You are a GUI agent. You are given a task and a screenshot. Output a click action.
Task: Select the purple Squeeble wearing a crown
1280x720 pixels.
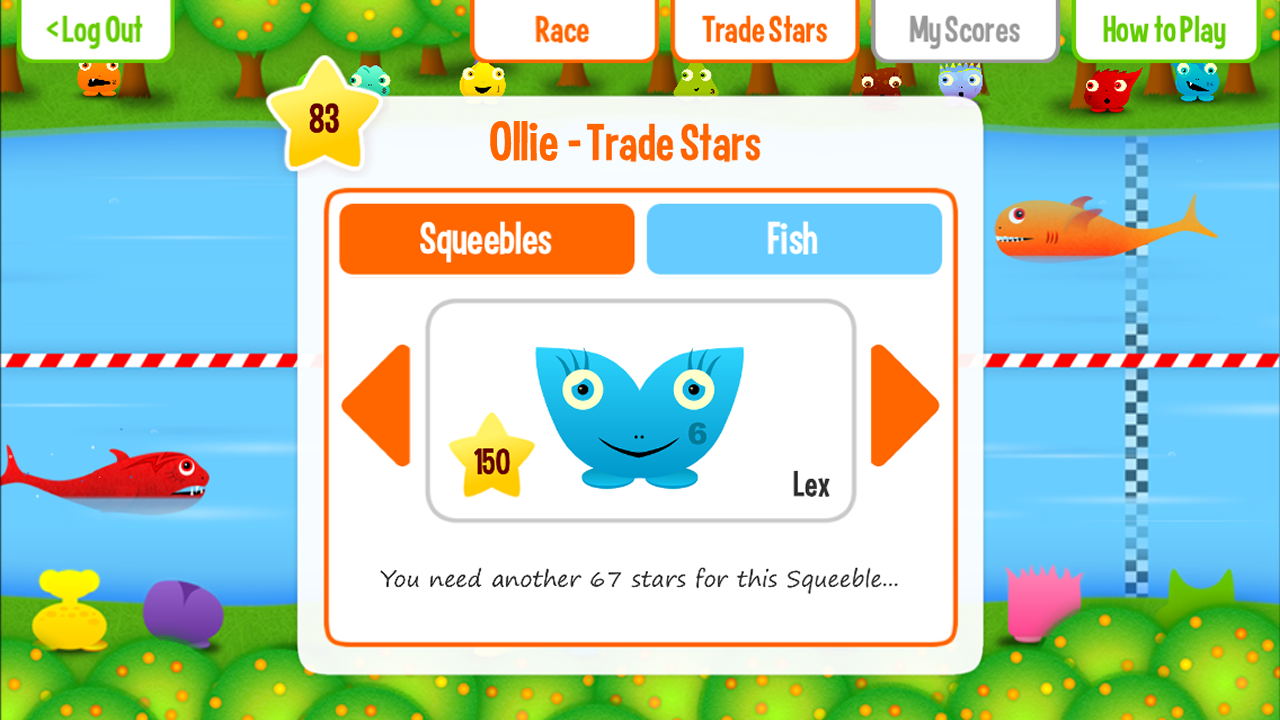point(962,82)
